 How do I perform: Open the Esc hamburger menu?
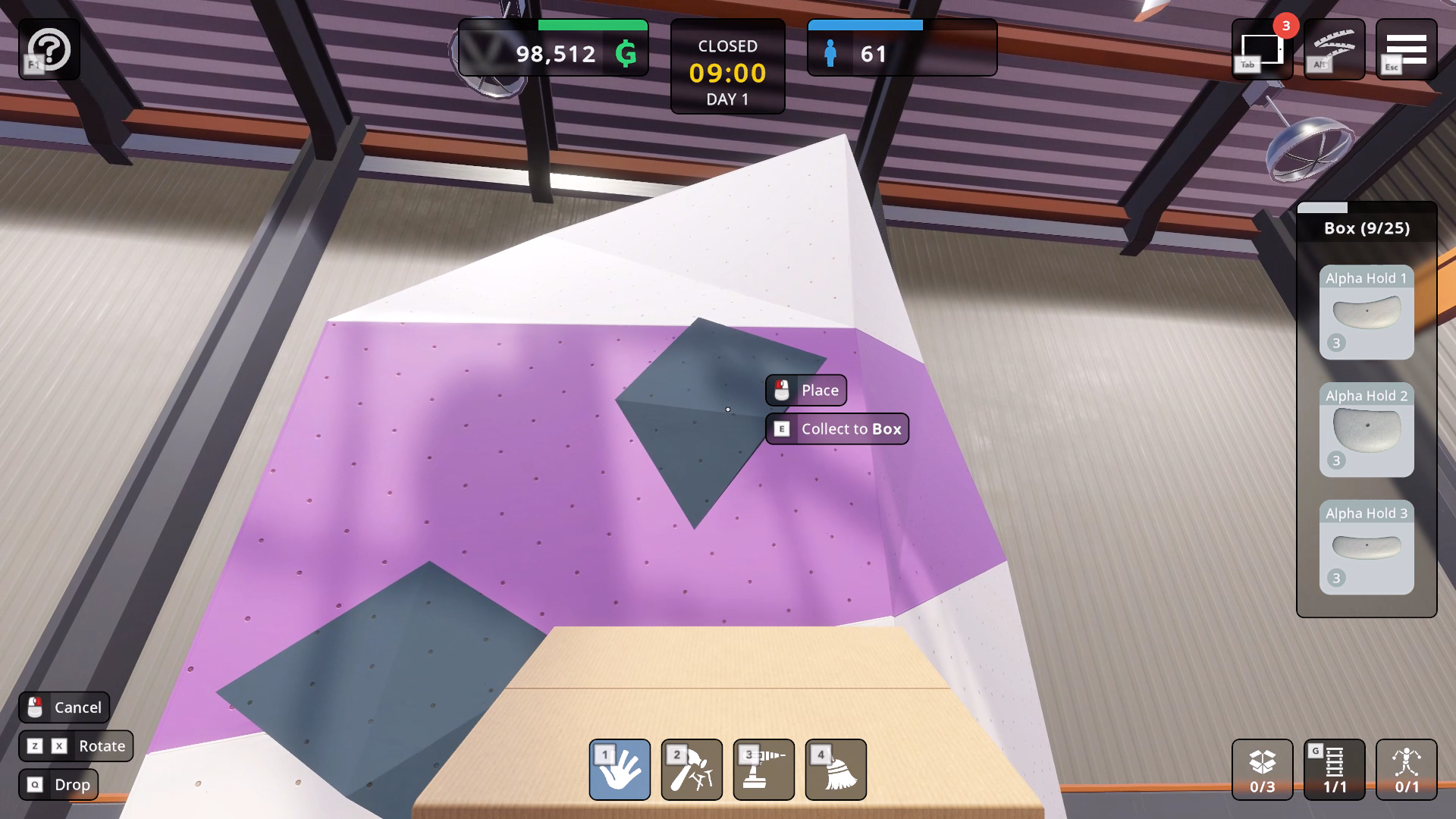point(1407,49)
